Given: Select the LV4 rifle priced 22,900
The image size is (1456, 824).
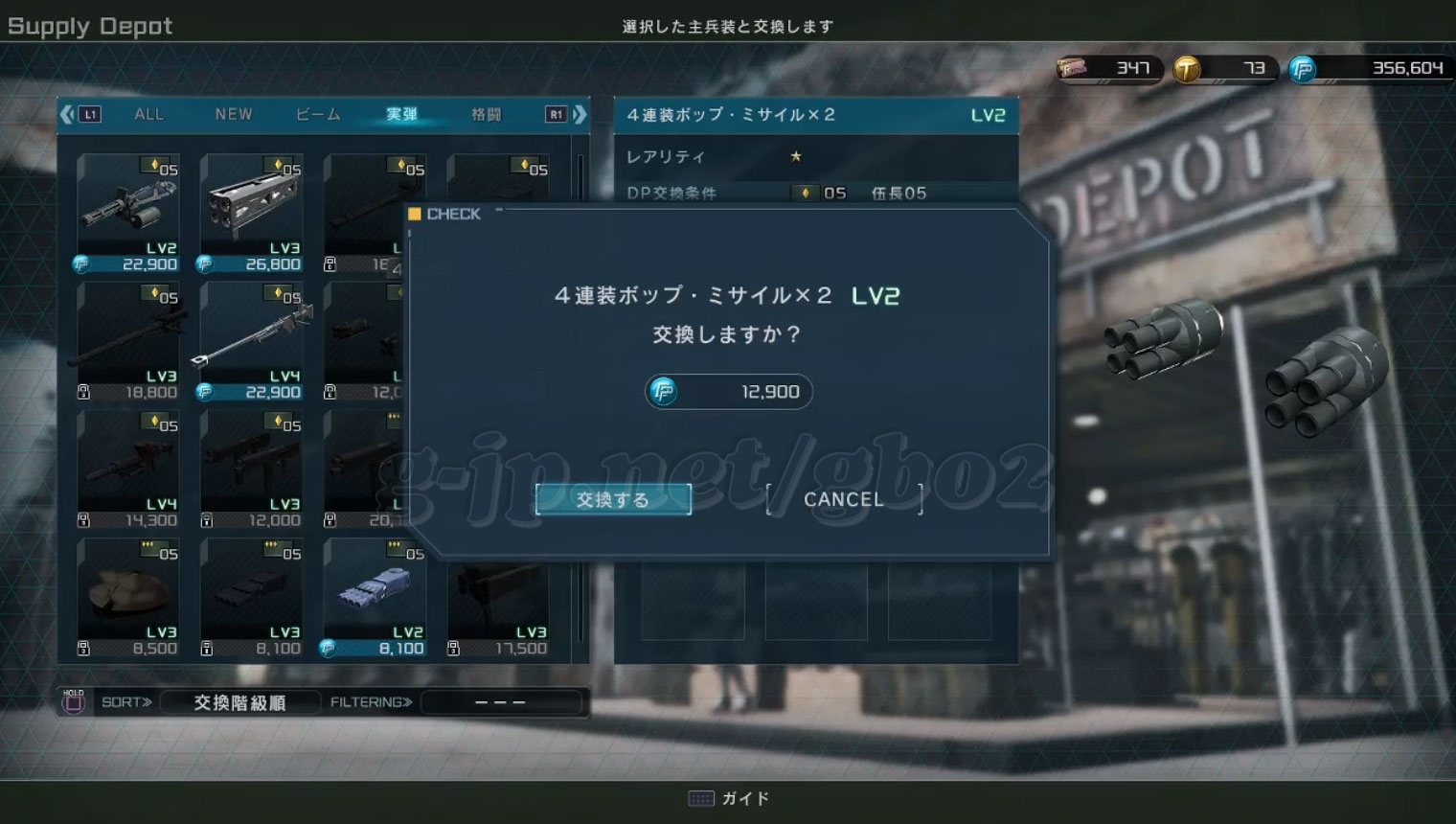Looking at the screenshot, I should click(251, 340).
